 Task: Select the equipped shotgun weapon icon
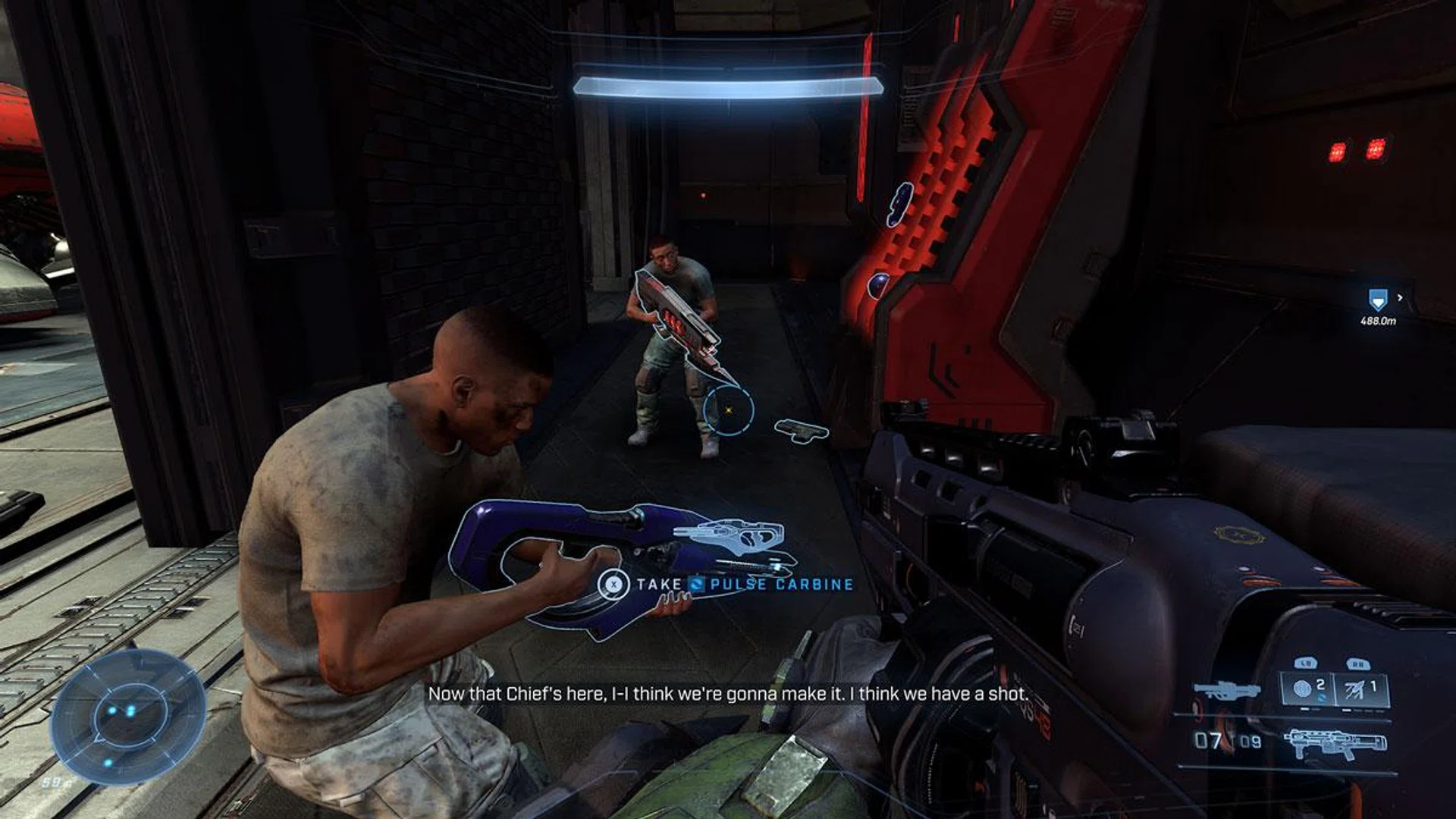pyautogui.click(x=1335, y=742)
